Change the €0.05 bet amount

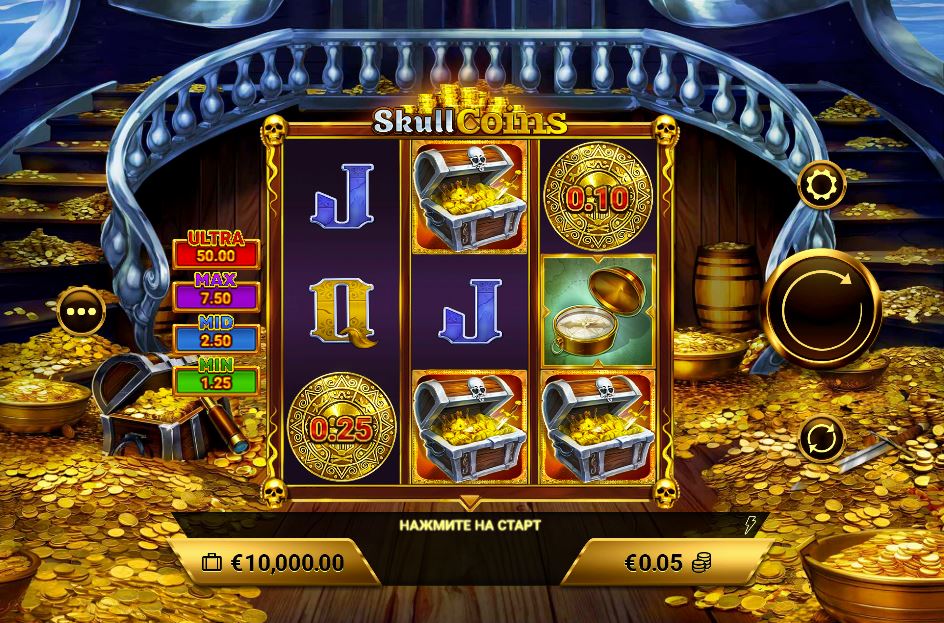coord(667,563)
